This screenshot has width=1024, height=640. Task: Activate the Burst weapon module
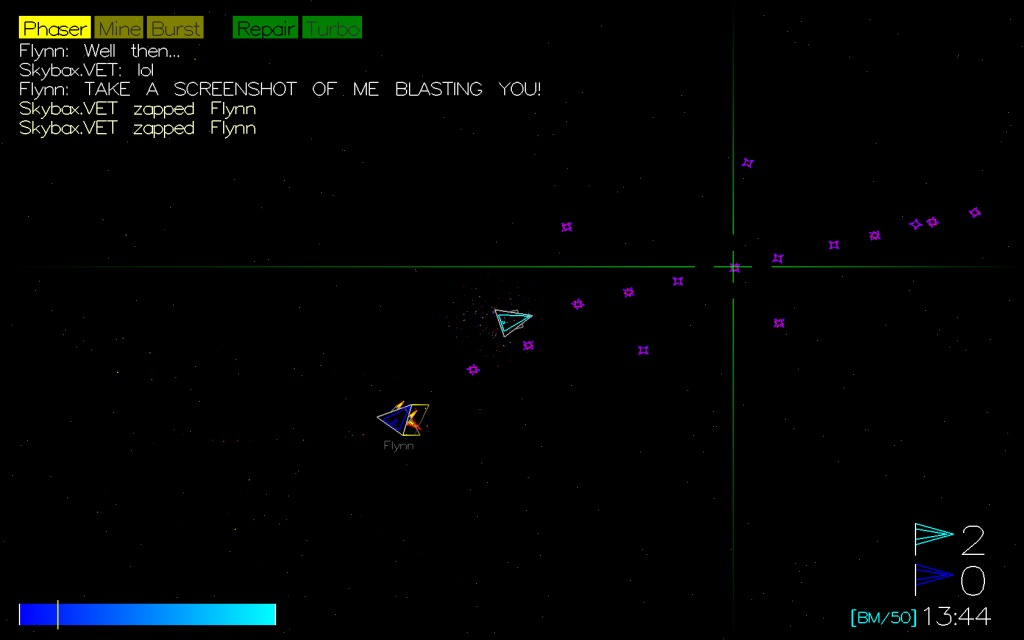(175, 28)
